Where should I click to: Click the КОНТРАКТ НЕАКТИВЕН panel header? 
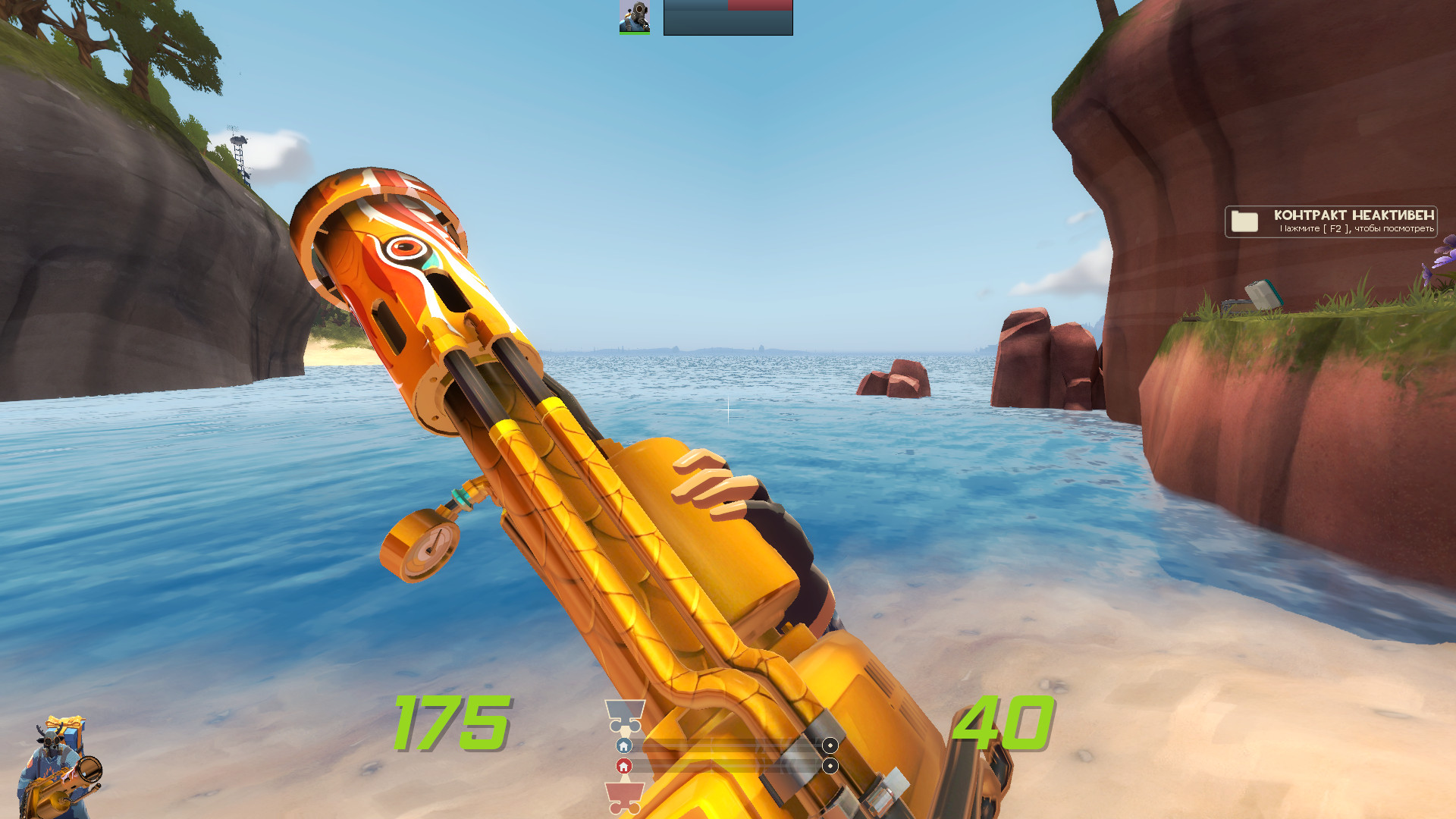[x=1354, y=215]
